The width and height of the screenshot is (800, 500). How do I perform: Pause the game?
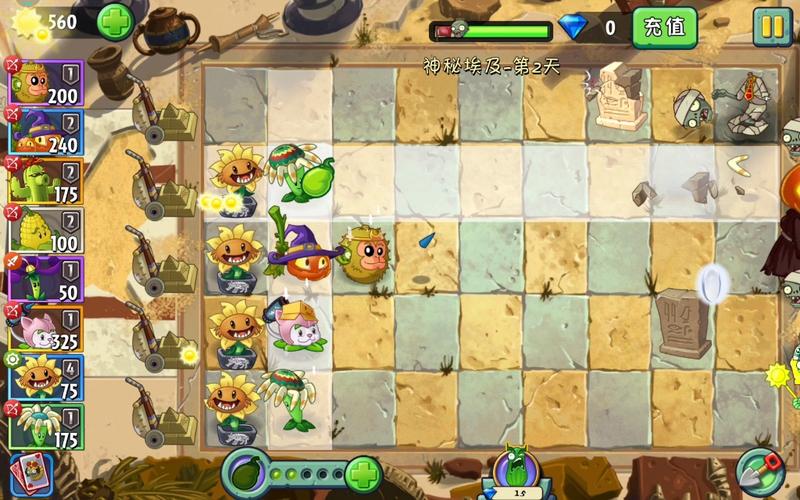pyautogui.click(x=772, y=27)
